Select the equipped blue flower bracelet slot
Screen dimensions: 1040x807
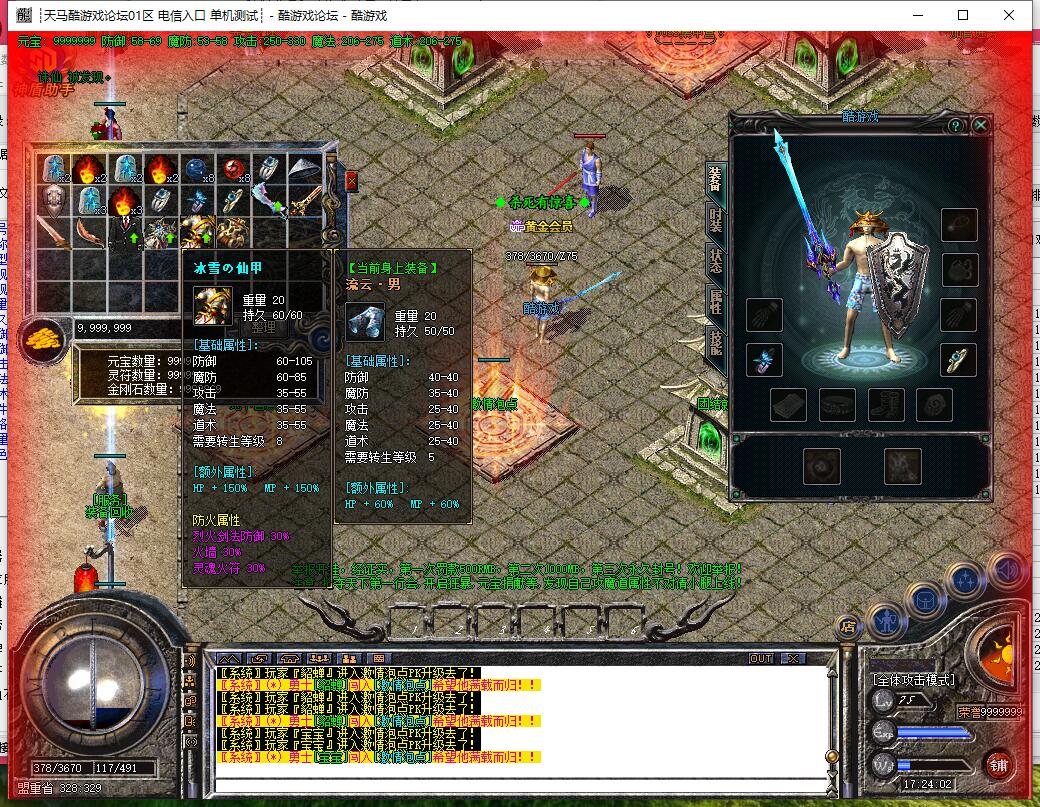763,359
